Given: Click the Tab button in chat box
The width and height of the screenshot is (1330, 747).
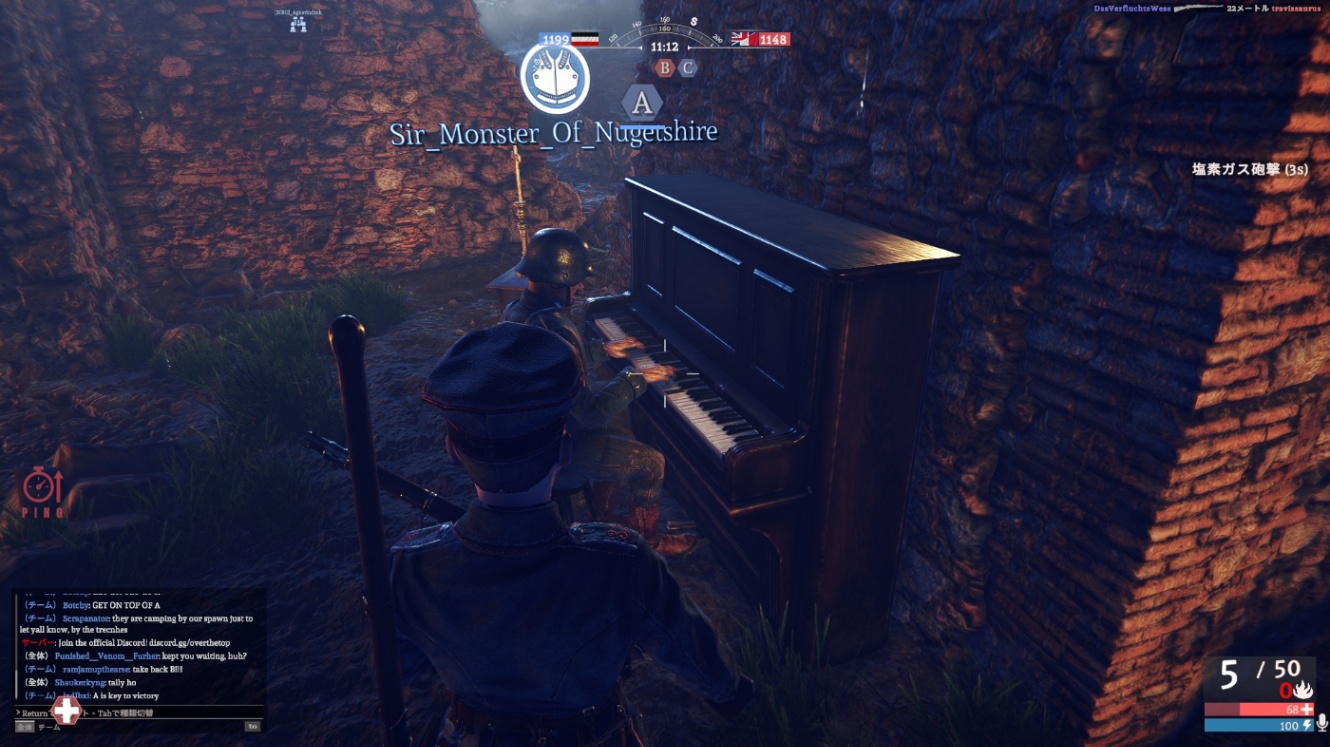Looking at the screenshot, I should coord(253,727).
